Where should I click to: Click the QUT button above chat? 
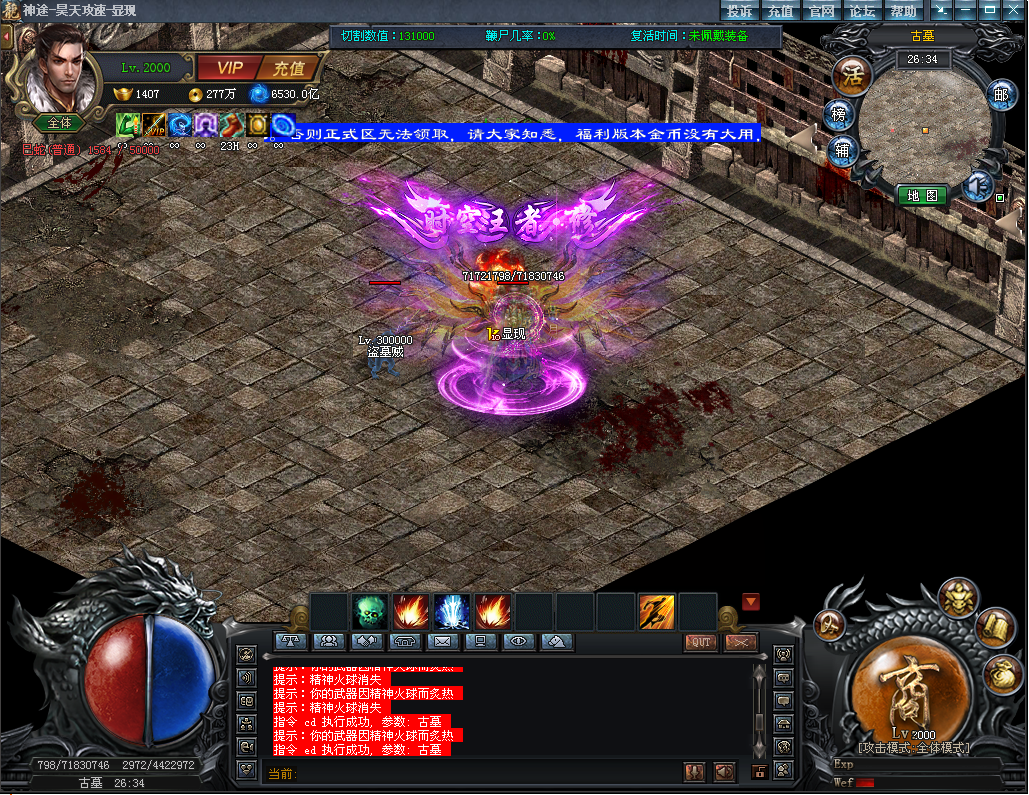(700, 642)
